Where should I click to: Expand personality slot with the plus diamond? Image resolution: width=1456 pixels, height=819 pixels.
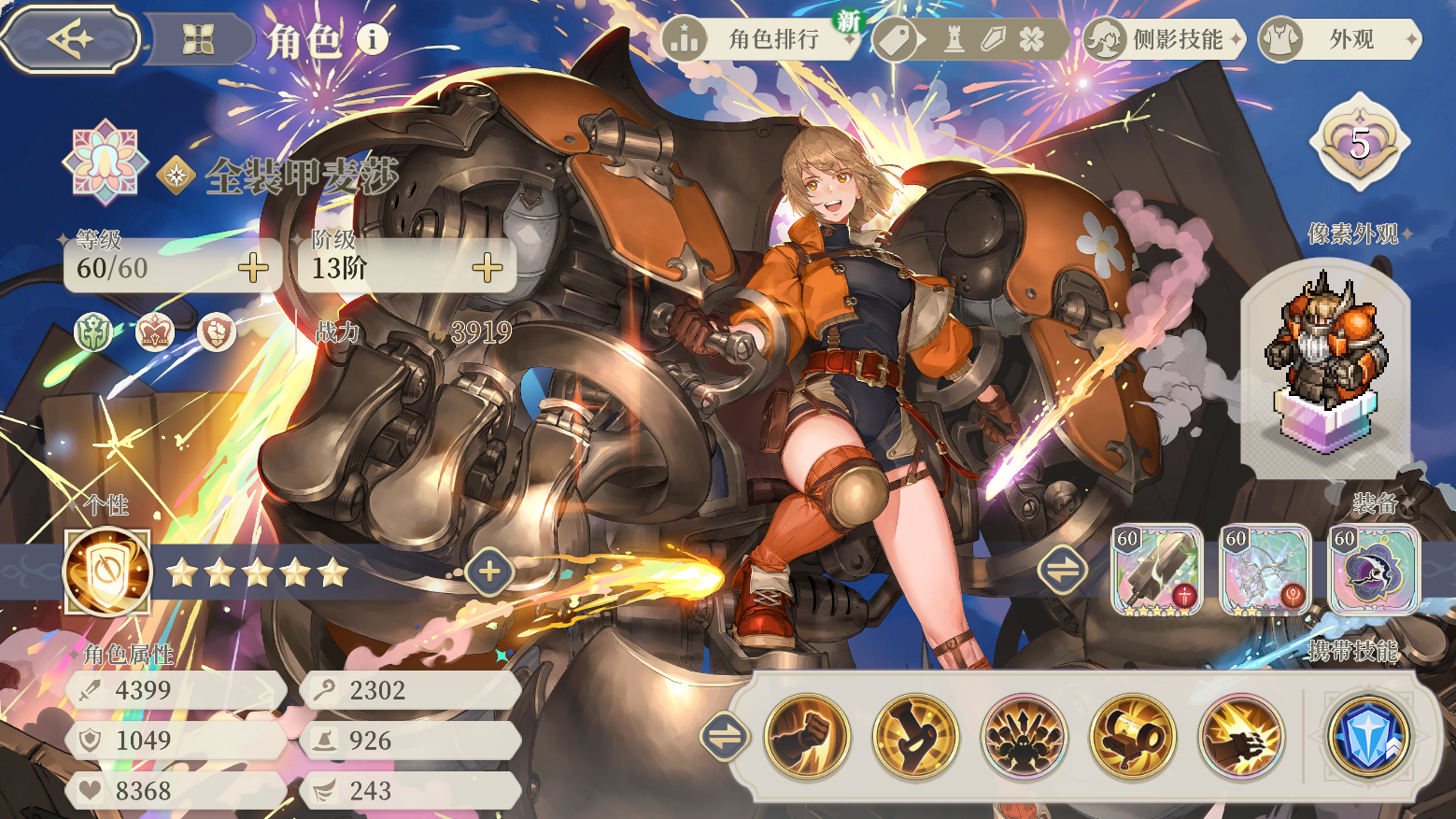488,571
